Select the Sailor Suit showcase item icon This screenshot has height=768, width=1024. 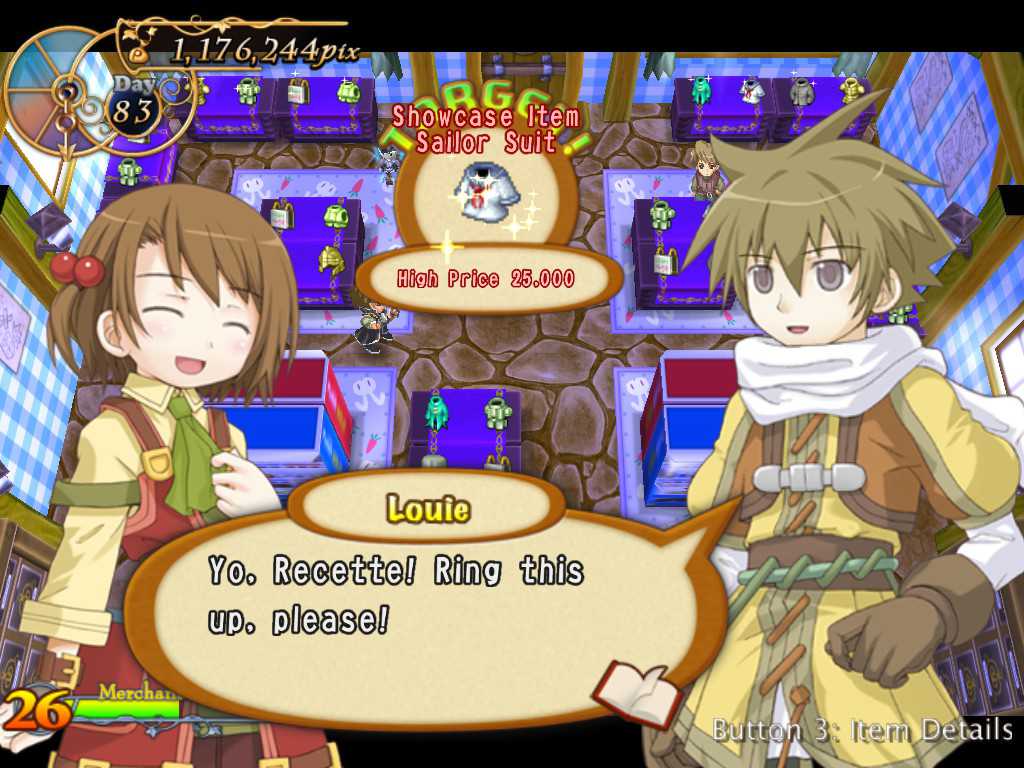coord(486,194)
